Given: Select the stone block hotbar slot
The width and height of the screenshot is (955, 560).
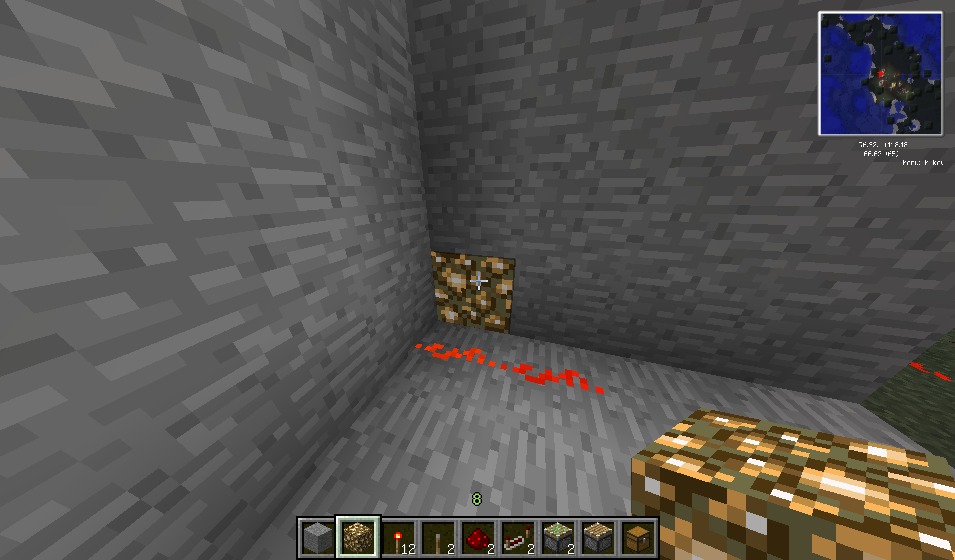Looking at the screenshot, I should (x=317, y=538).
